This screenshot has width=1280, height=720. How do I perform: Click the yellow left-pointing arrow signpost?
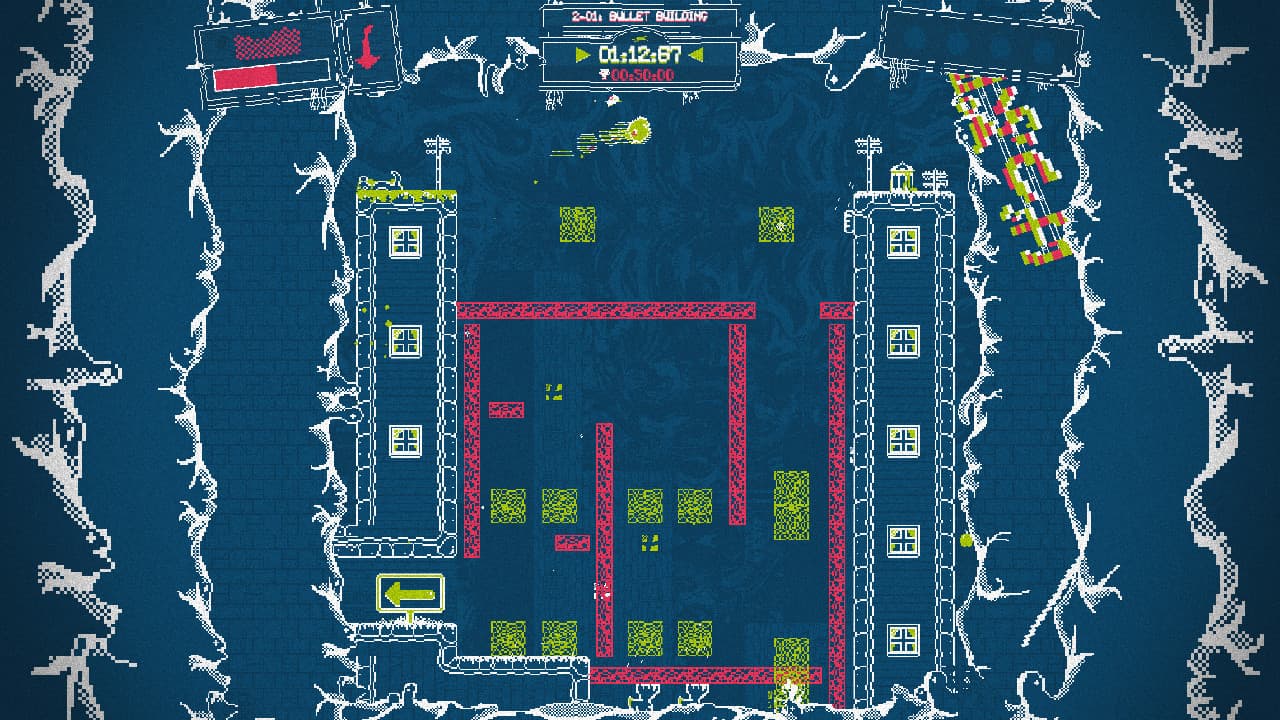tap(409, 592)
